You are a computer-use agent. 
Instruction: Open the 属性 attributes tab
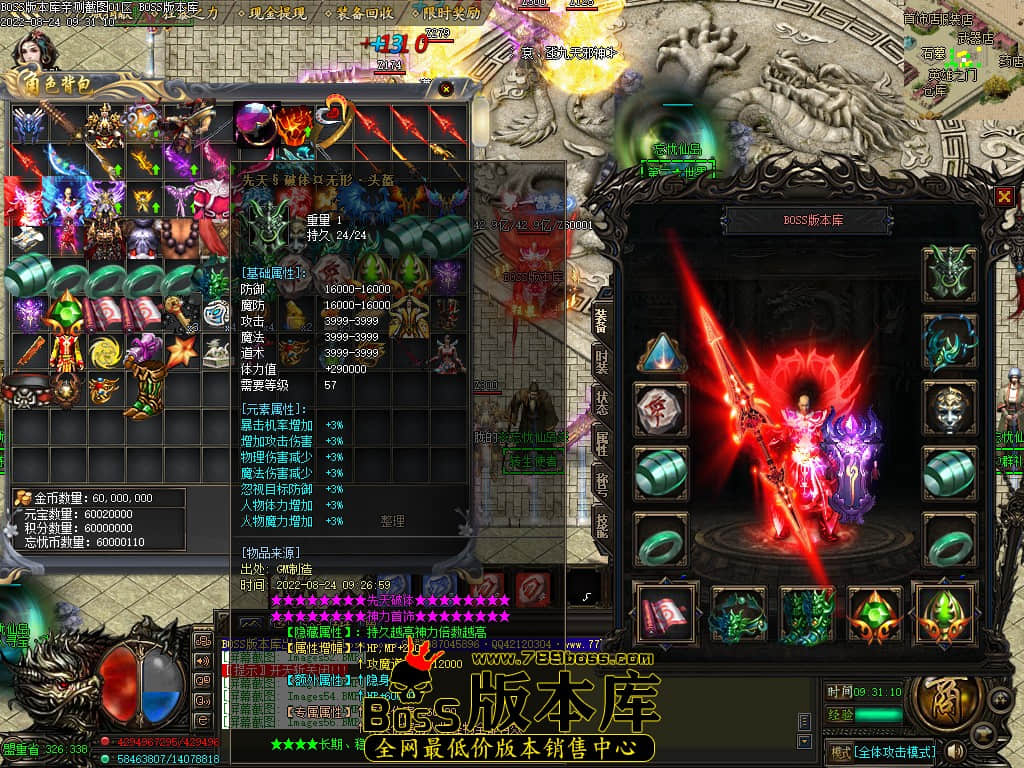[601, 443]
